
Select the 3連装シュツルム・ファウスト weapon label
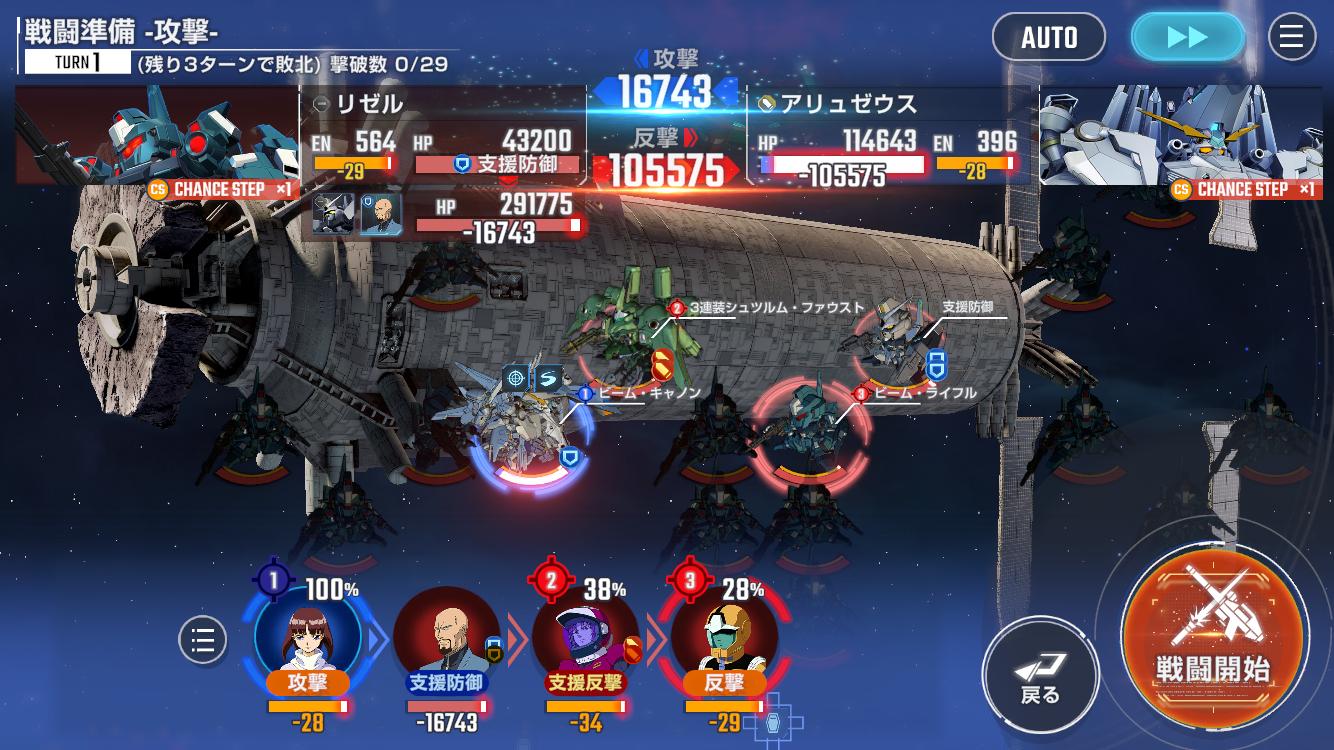pyautogui.click(x=775, y=308)
